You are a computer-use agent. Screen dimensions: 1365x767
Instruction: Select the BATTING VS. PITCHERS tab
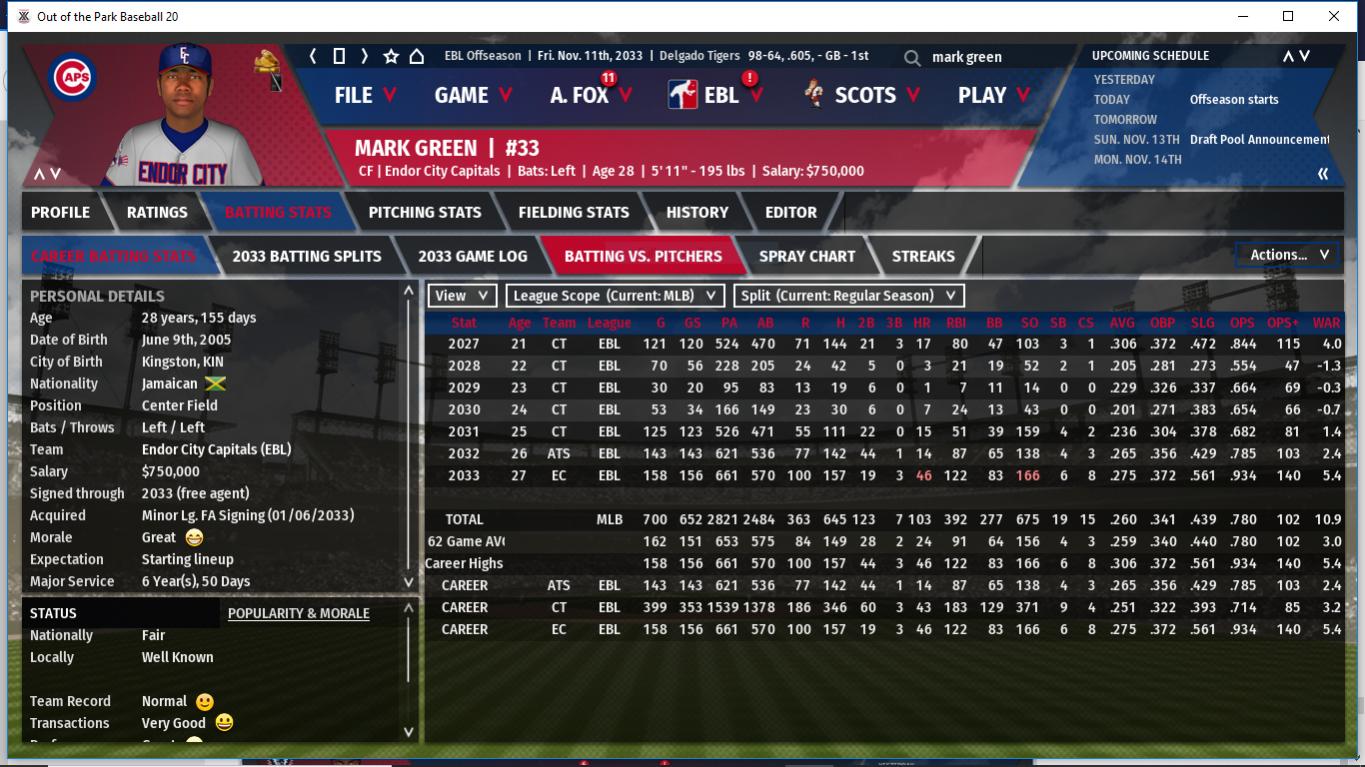click(x=643, y=256)
